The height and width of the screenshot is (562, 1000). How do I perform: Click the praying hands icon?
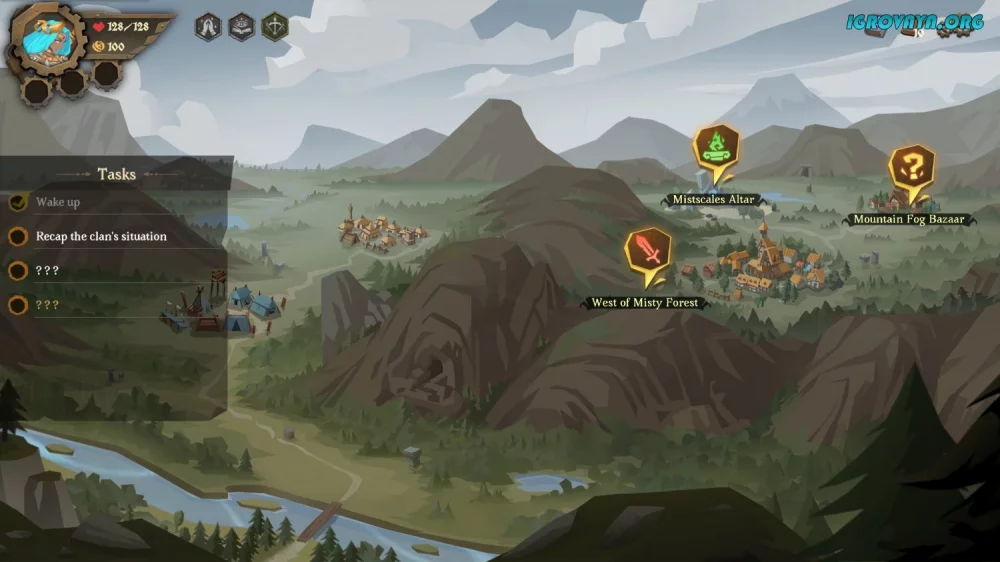208,27
